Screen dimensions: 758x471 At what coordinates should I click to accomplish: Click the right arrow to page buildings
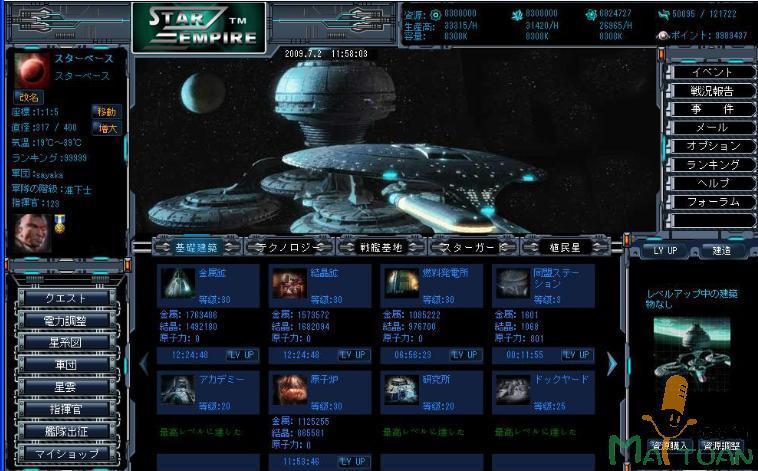[x=612, y=364]
